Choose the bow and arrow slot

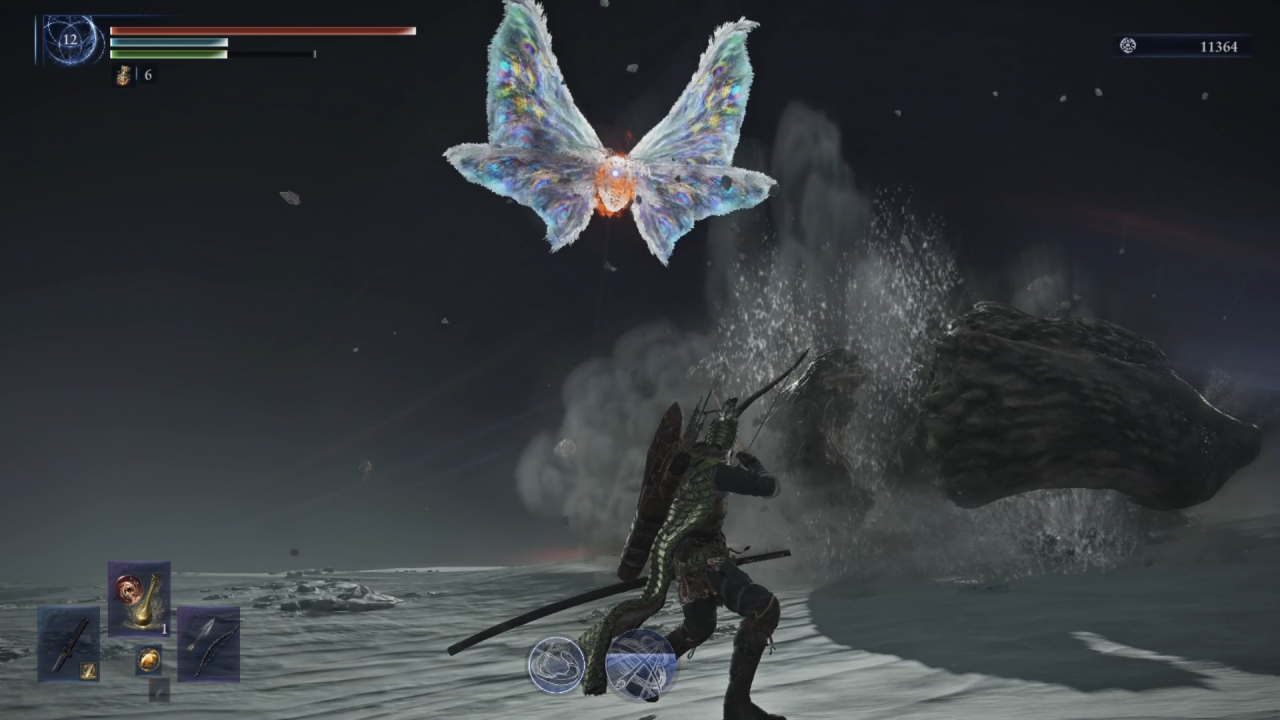pyautogui.click(x=209, y=643)
